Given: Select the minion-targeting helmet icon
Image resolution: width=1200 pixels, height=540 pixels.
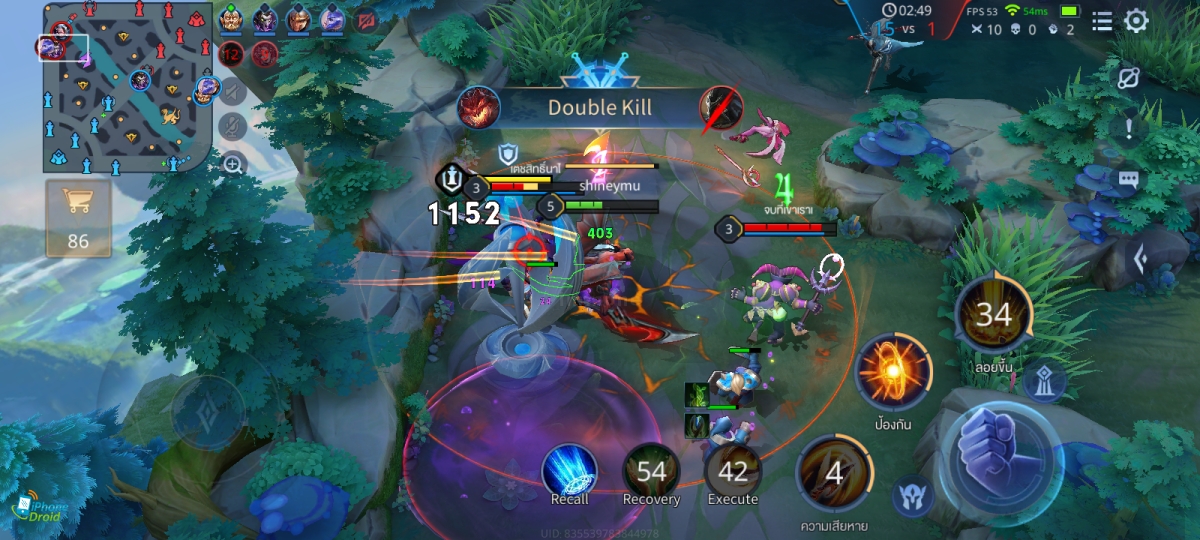Looking at the screenshot, I should 912,495.
